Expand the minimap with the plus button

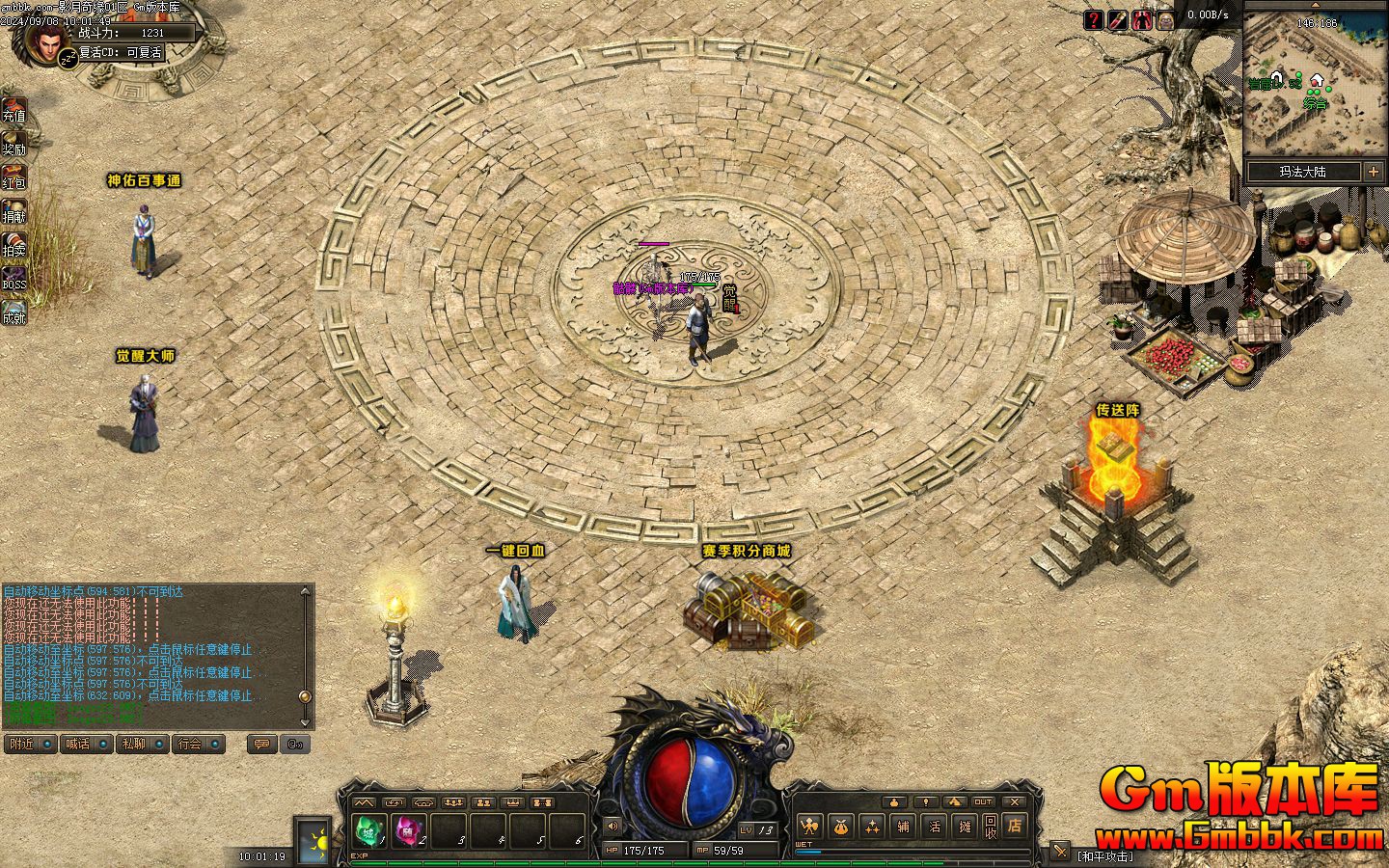point(1373,172)
